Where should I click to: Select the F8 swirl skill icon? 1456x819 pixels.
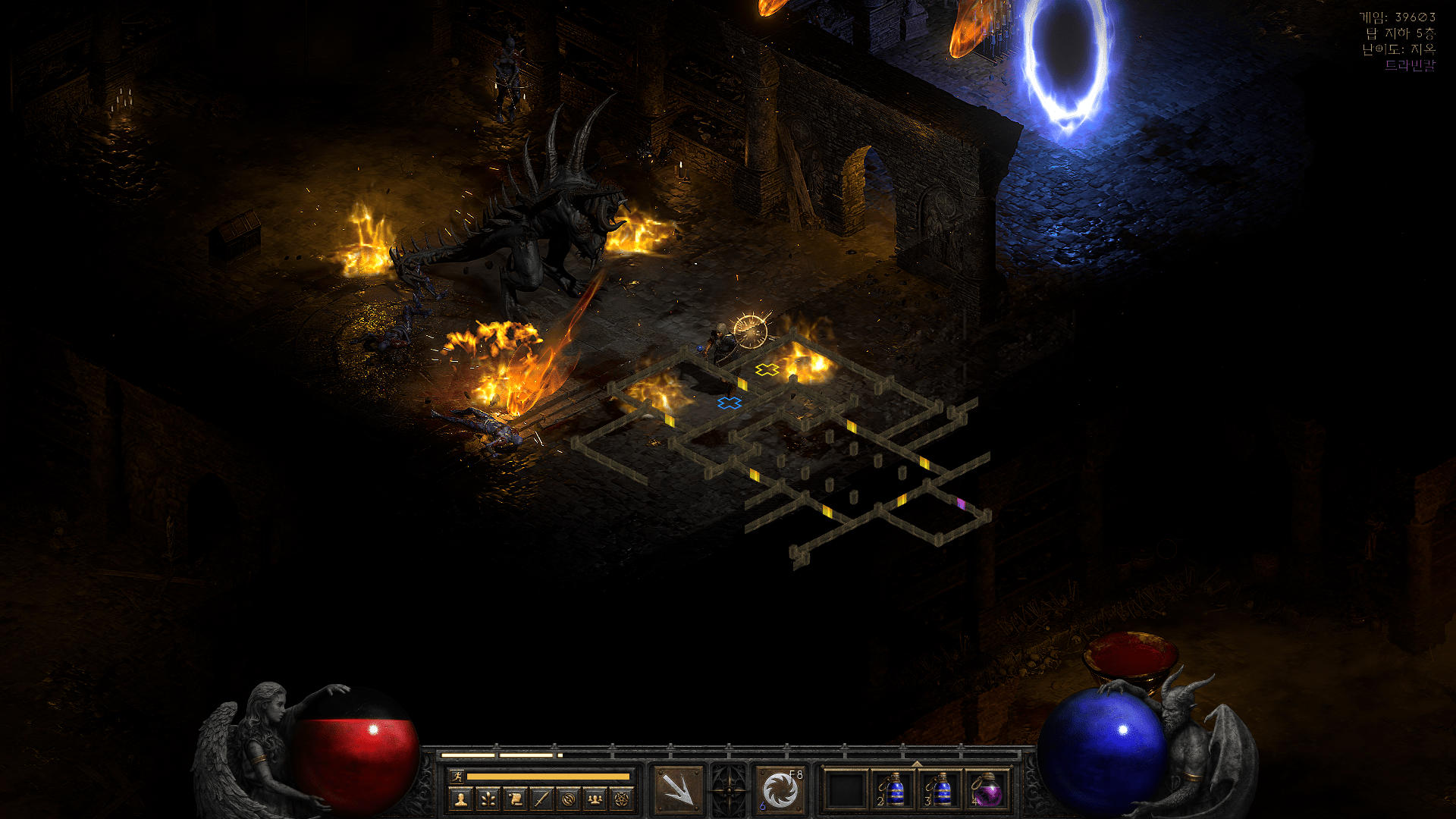pos(780,790)
